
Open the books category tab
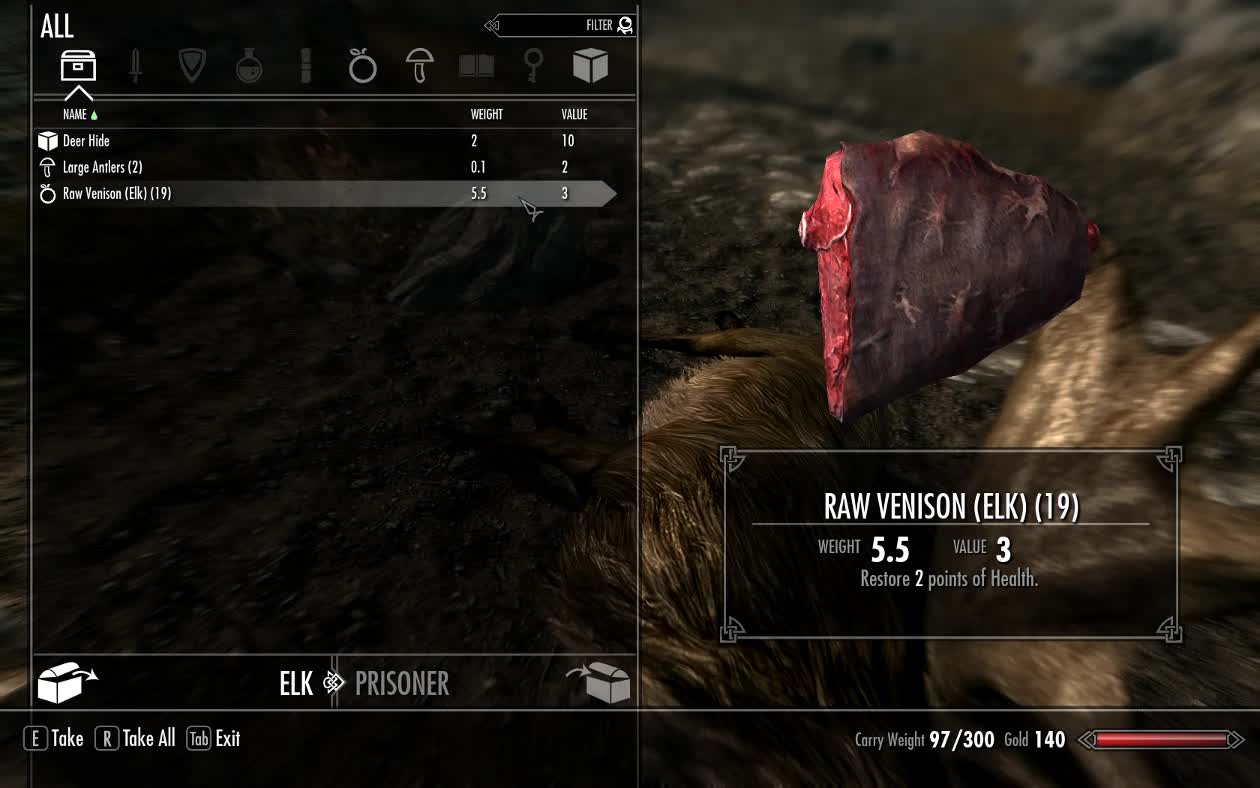pyautogui.click(x=476, y=66)
